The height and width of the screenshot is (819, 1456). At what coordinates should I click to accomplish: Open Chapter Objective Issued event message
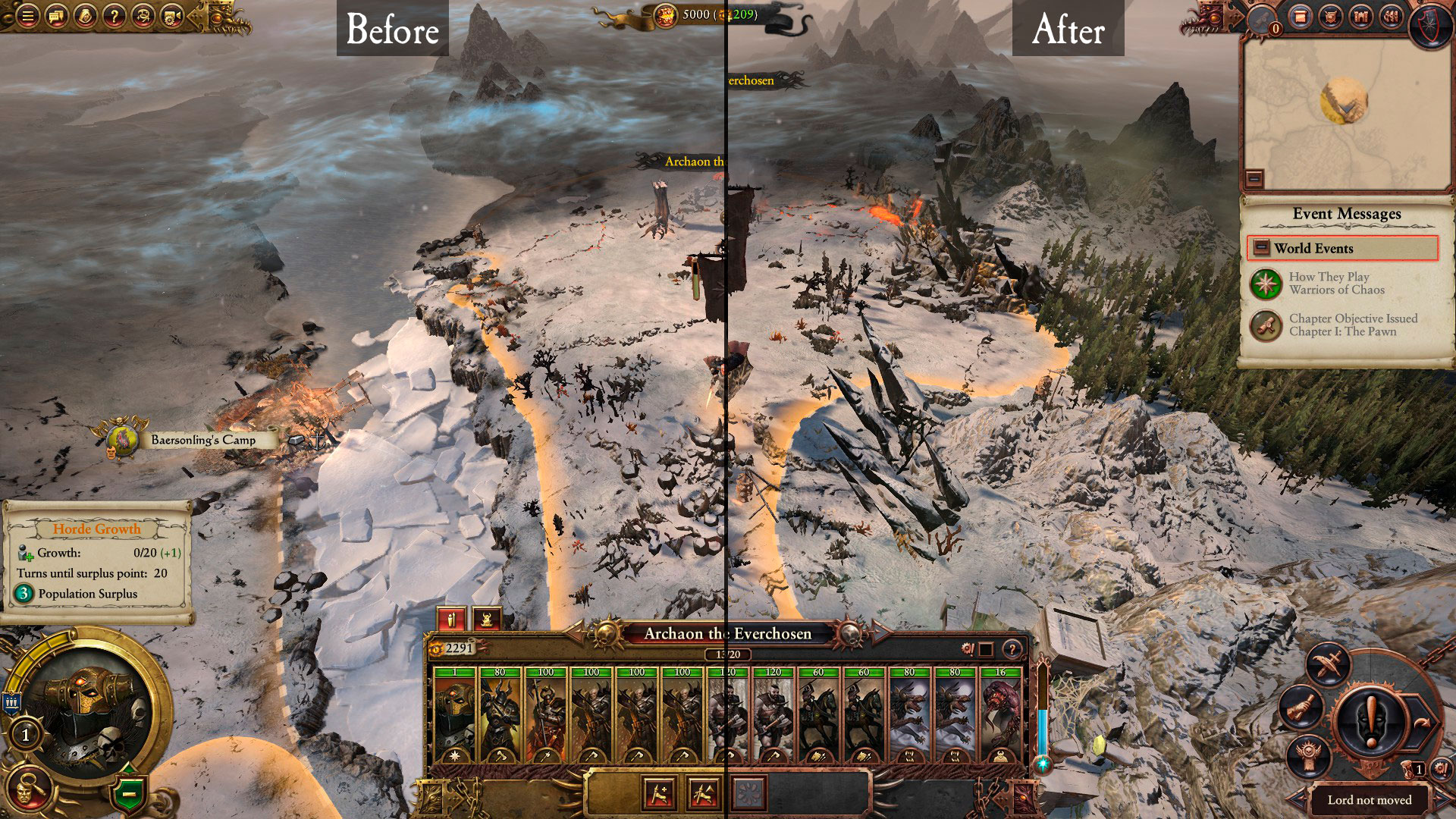click(x=1342, y=325)
